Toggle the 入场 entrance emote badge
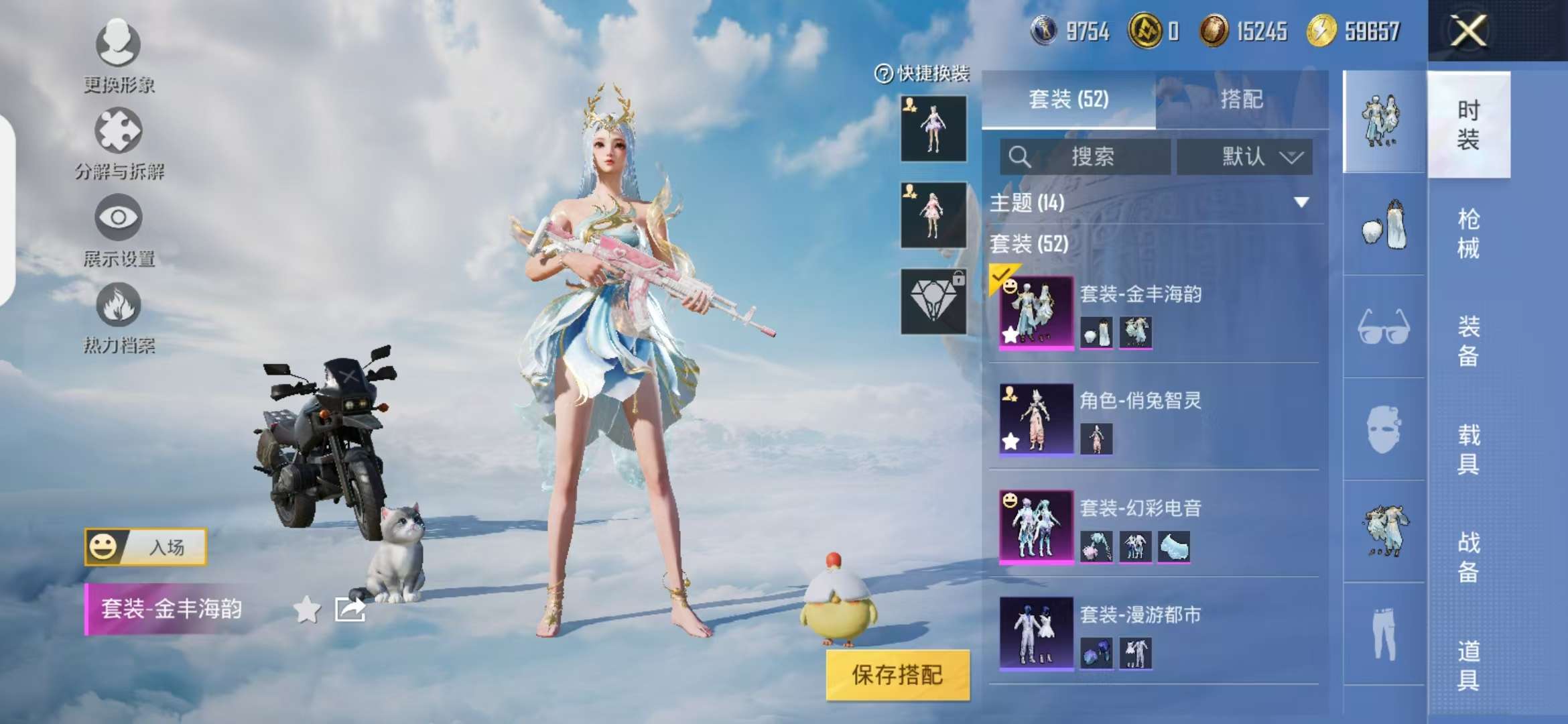 pos(144,546)
